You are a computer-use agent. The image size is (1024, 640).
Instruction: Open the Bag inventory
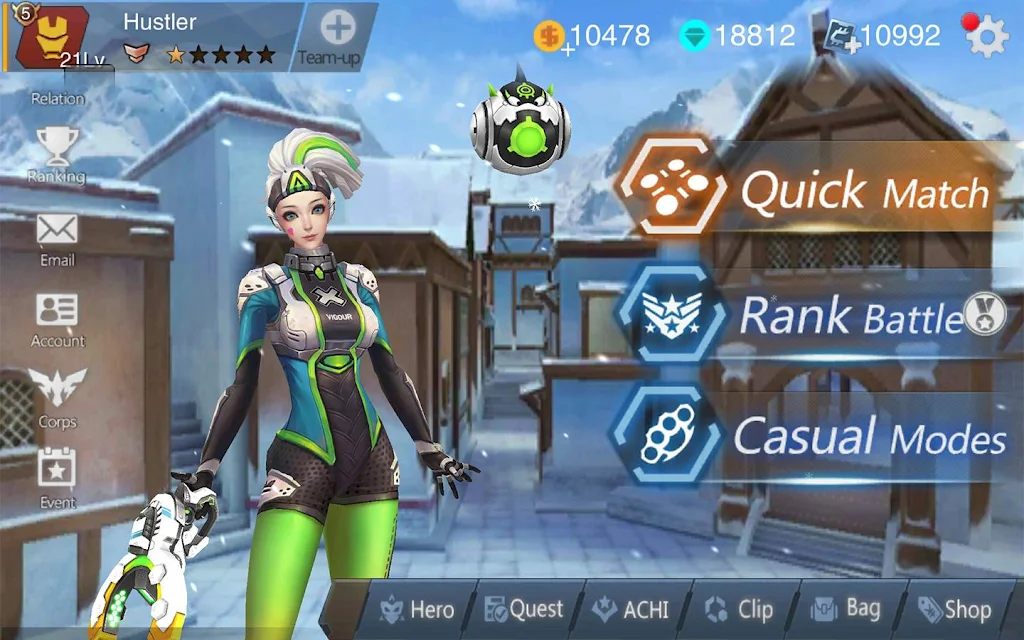point(847,609)
